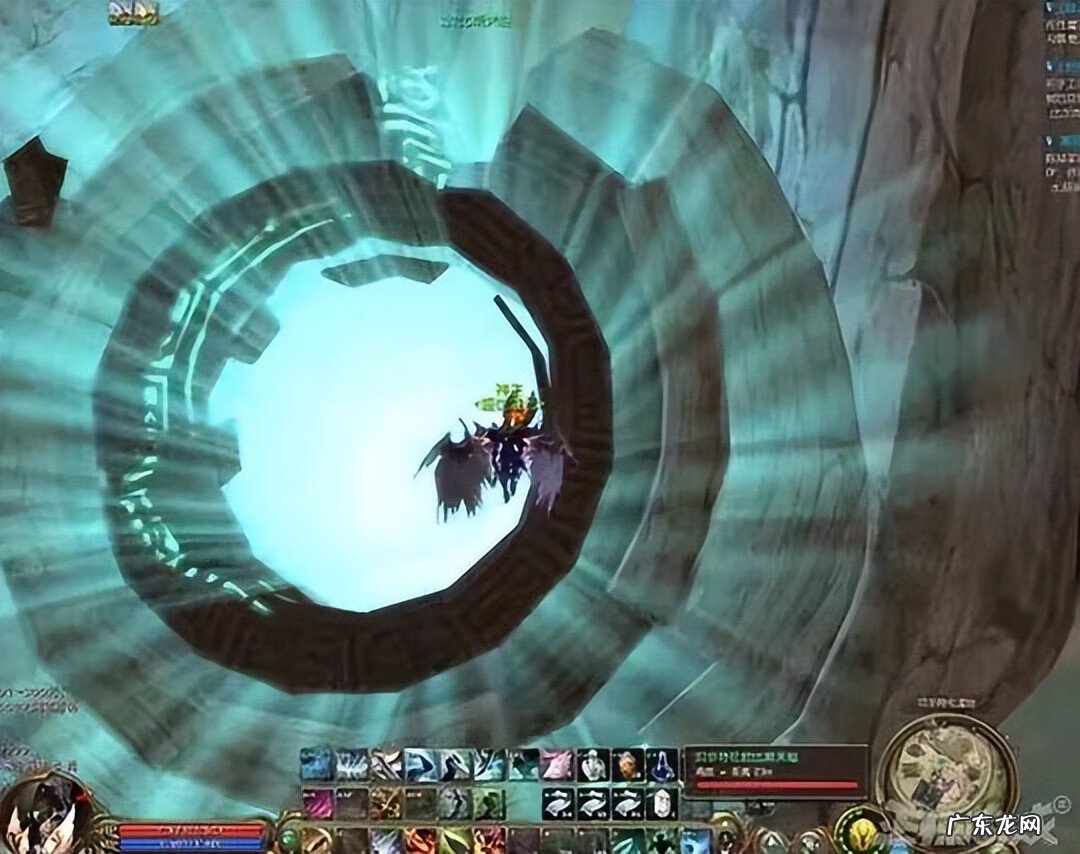Use the orange potion hotbar slot

(627, 765)
